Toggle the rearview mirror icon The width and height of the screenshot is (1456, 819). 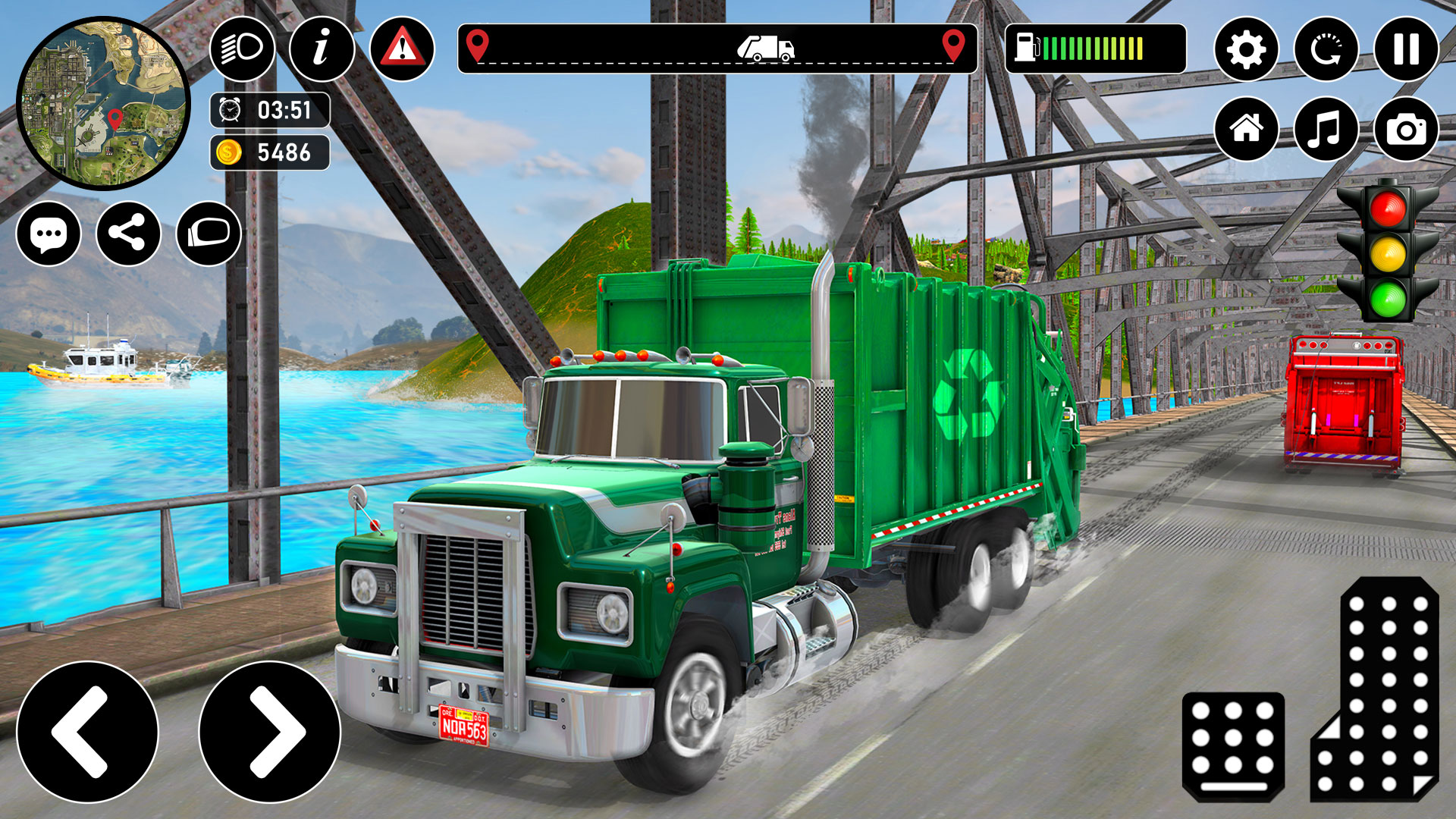[210, 237]
